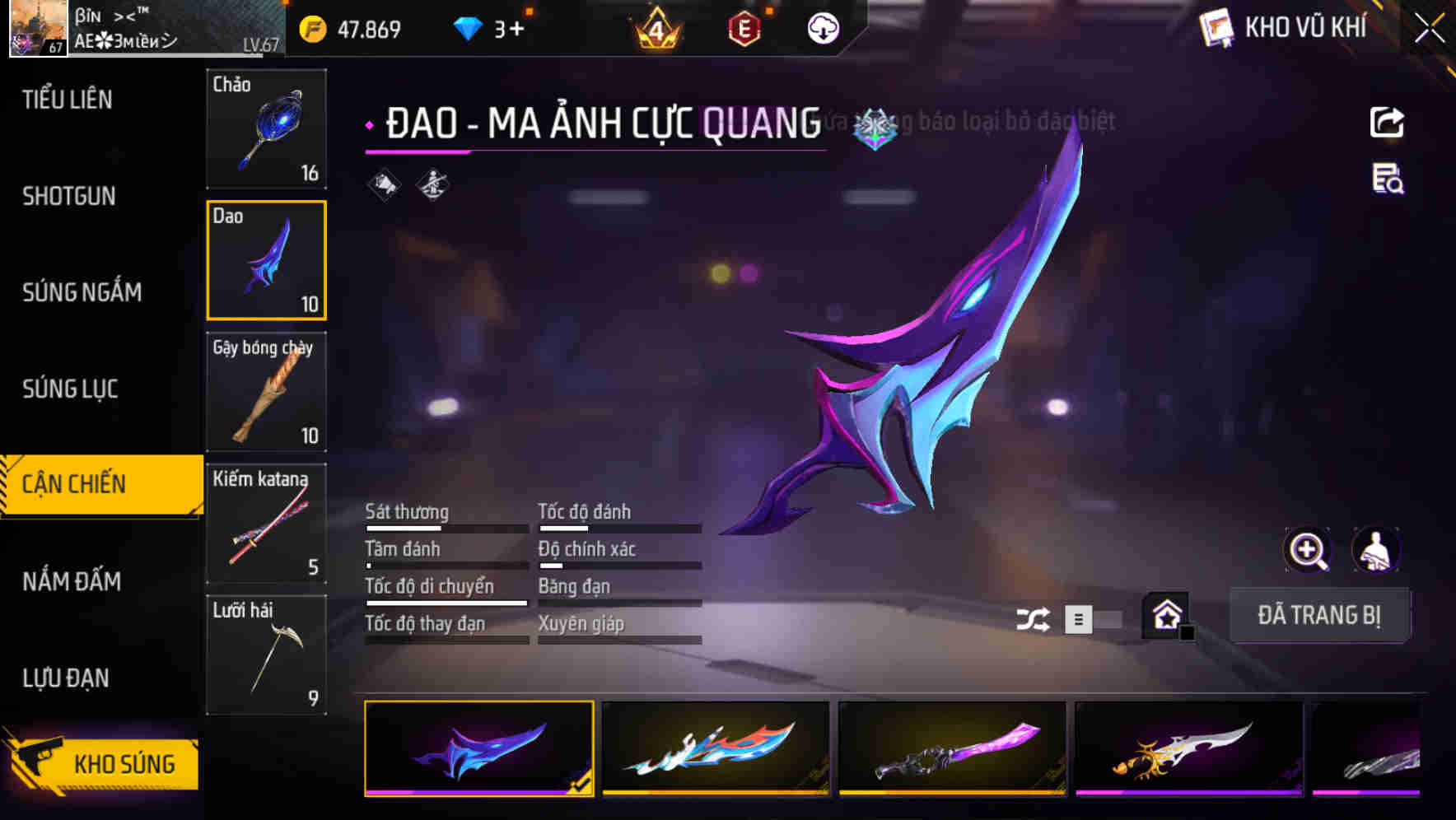Expand the Dao weapon category
Image resolution: width=1456 pixels, height=820 pixels.
[266, 259]
